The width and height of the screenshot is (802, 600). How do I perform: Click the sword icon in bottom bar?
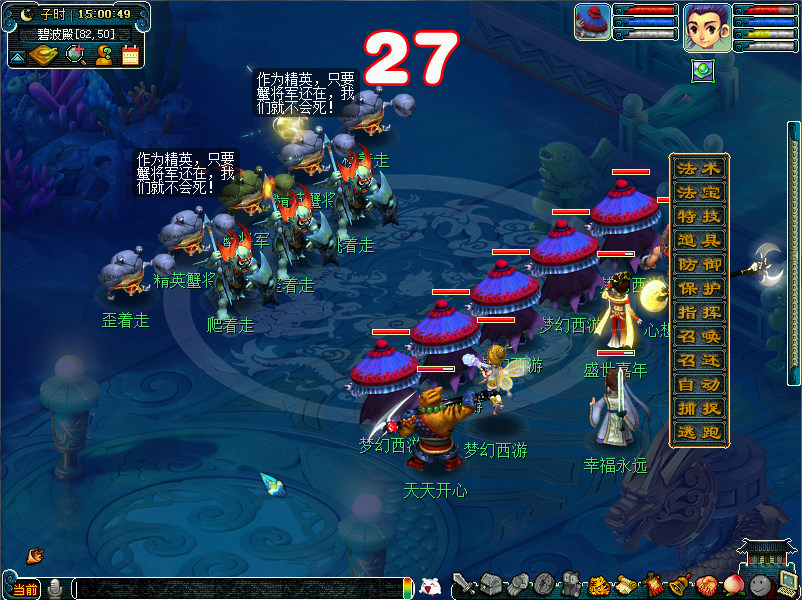tap(463, 584)
